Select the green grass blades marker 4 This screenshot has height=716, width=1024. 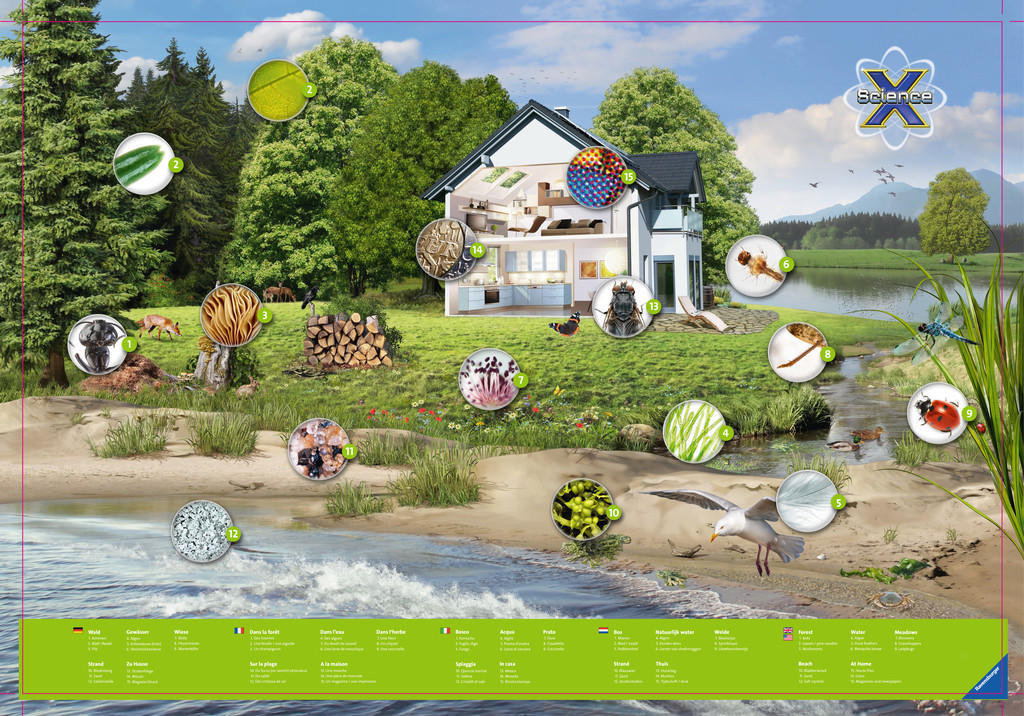tap(693, 431)
